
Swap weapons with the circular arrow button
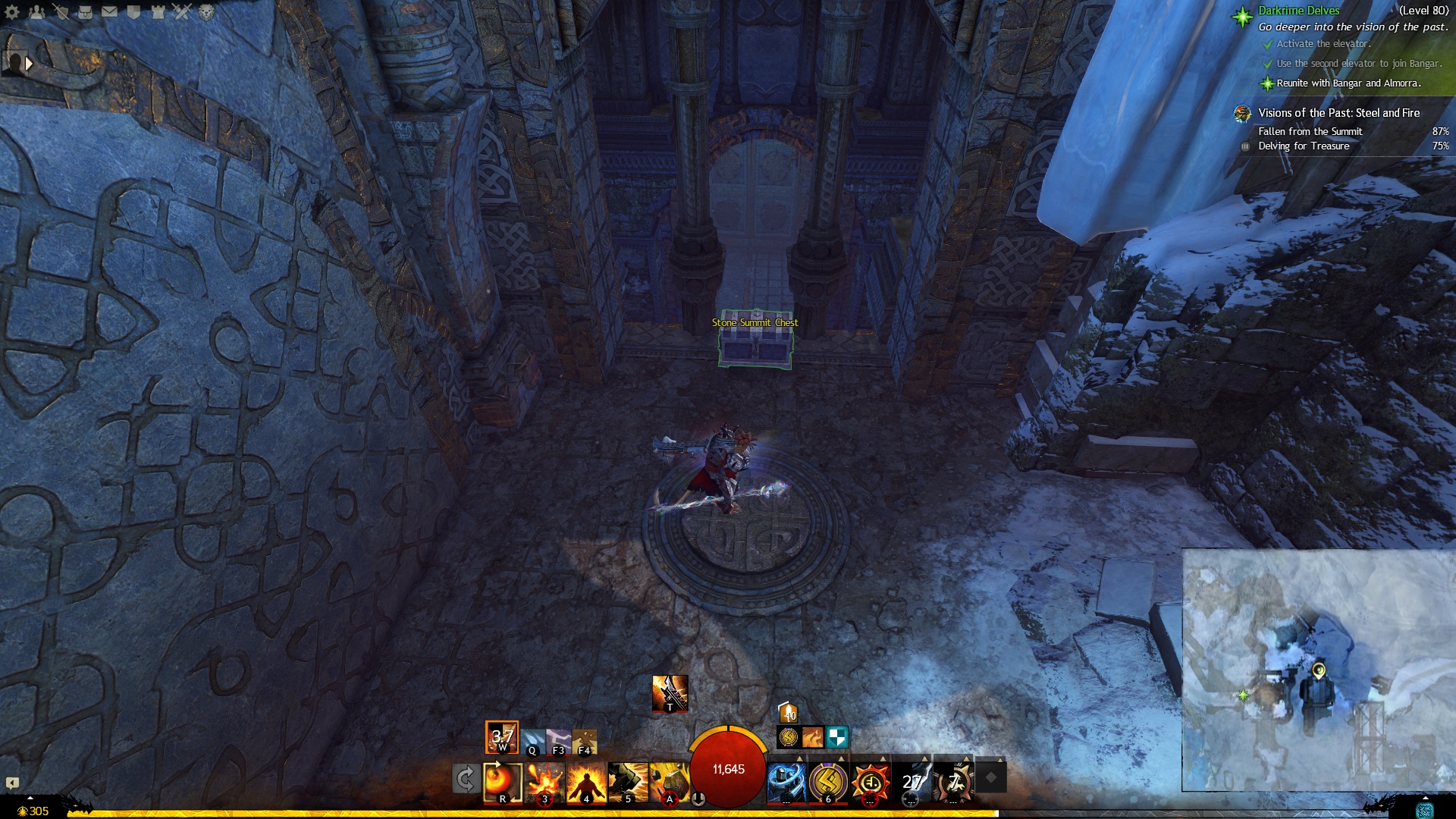465,779
